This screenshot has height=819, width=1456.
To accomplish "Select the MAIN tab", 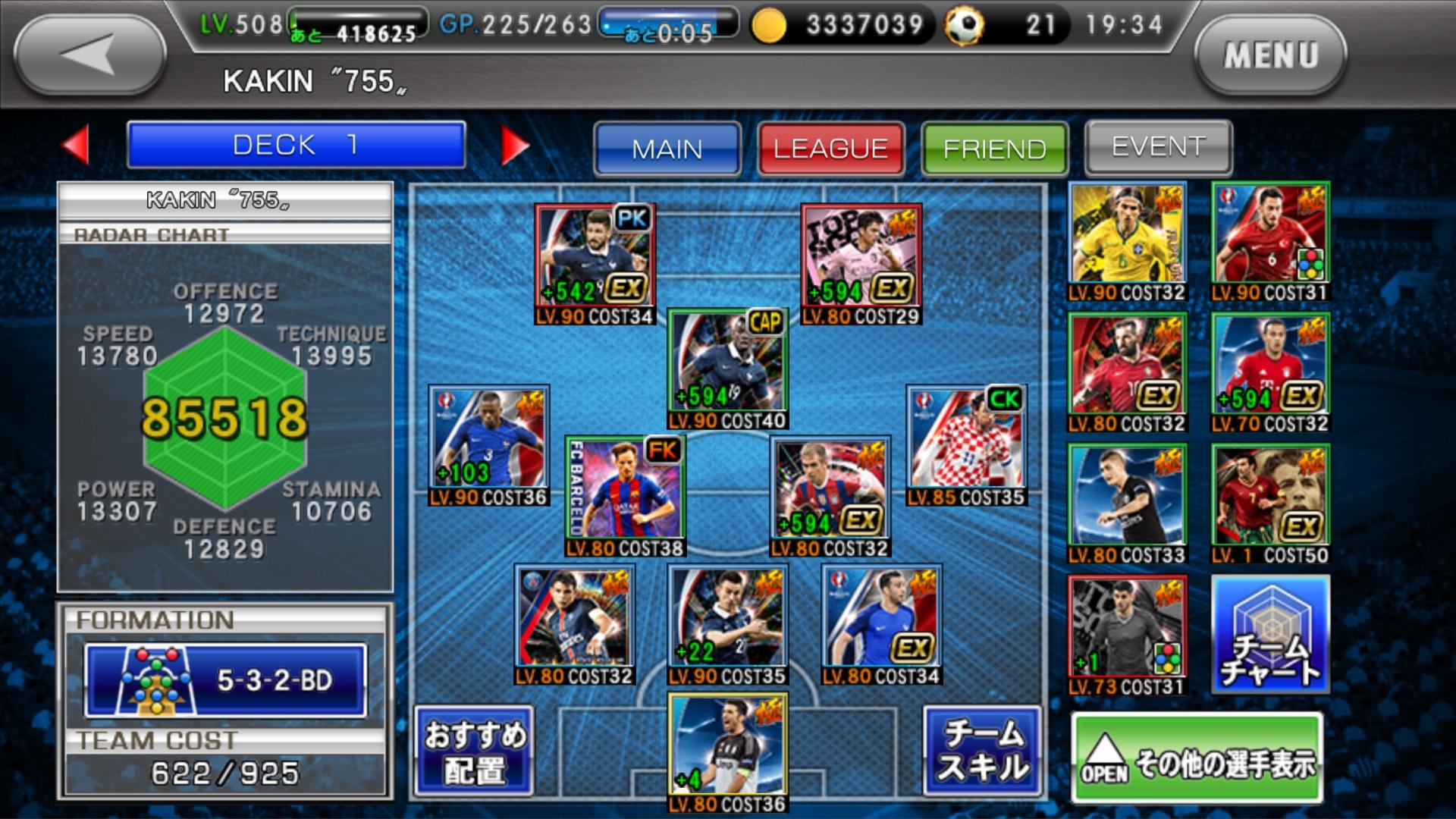I will tap(667, 148).
